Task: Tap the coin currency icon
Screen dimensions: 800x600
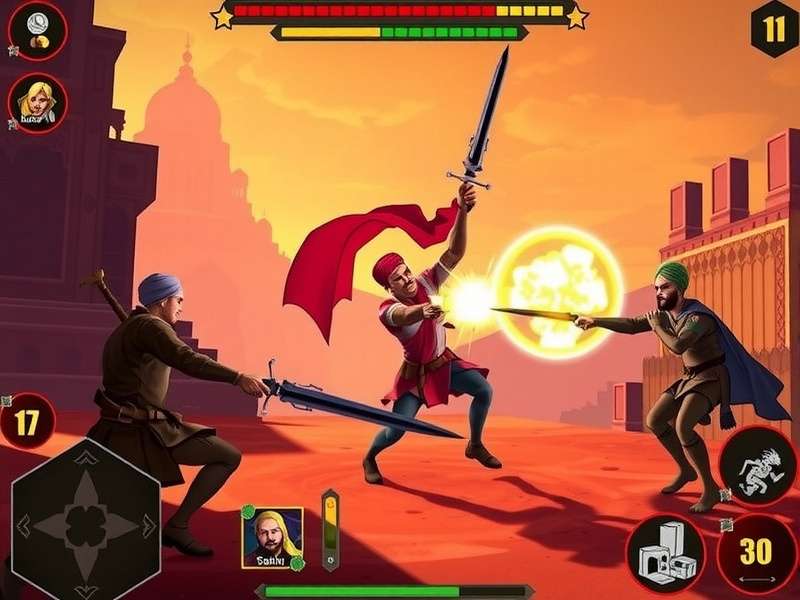Action: [37, 32]
